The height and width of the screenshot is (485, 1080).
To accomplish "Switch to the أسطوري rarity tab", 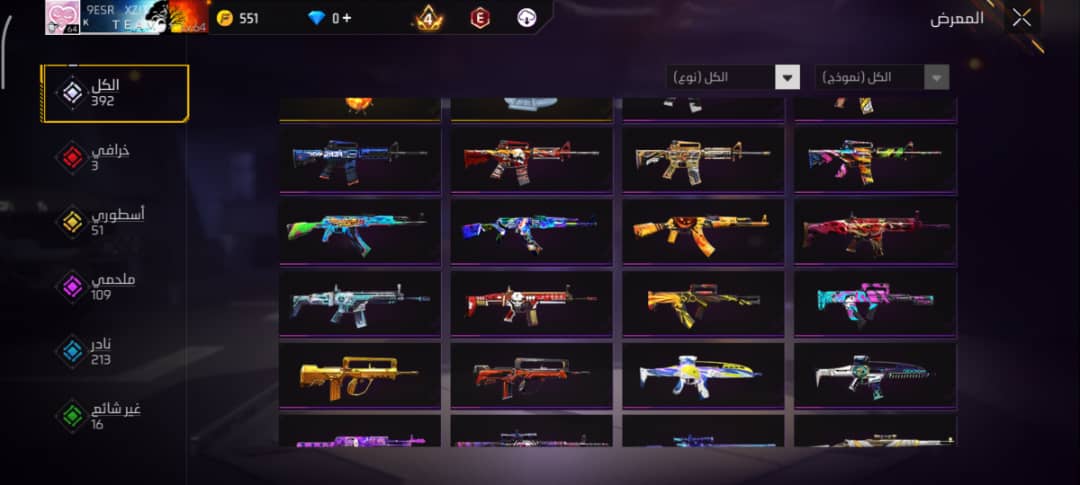I will click(100, 221).
